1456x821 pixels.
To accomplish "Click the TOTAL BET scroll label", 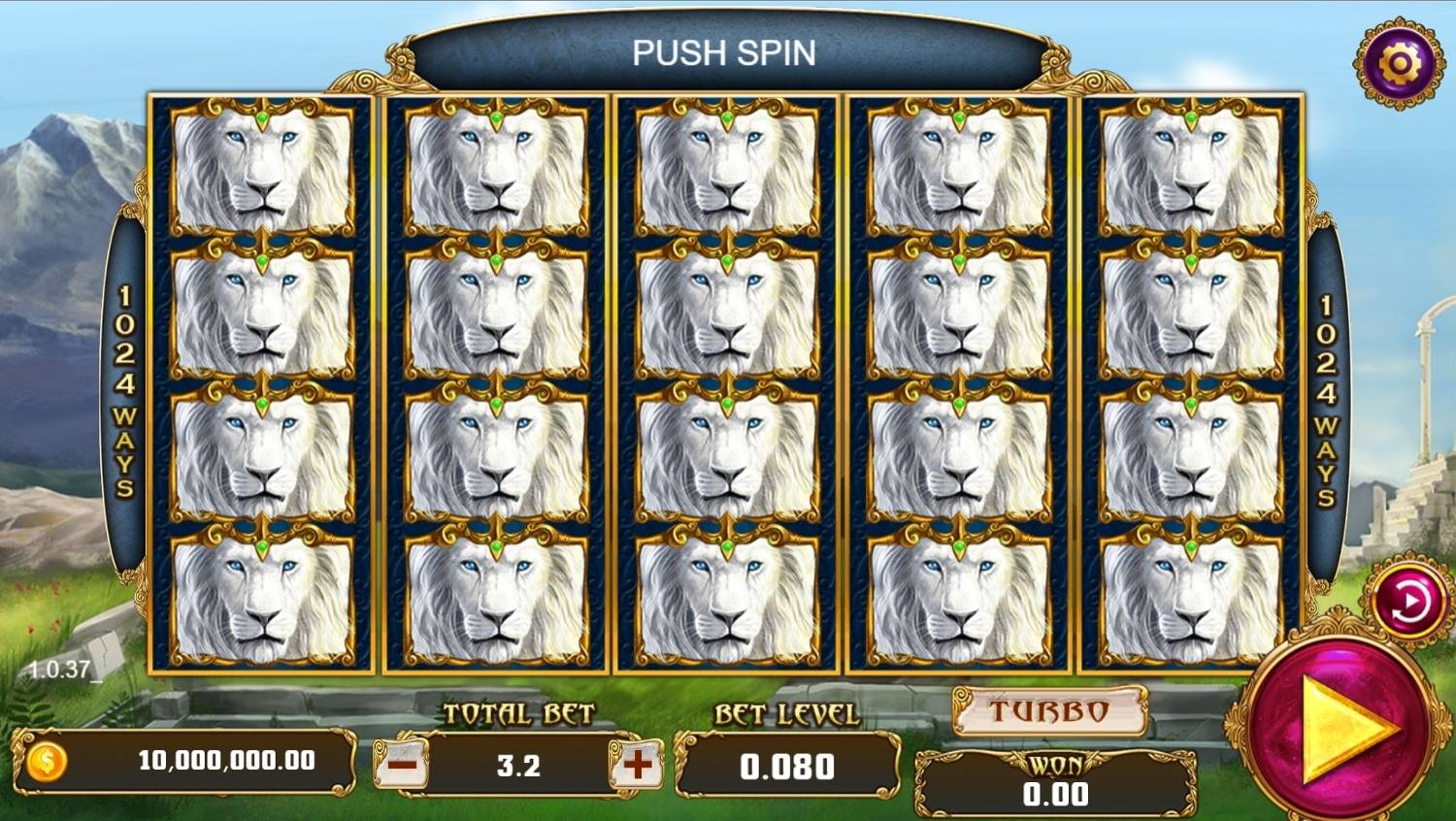I will (516, 711).
